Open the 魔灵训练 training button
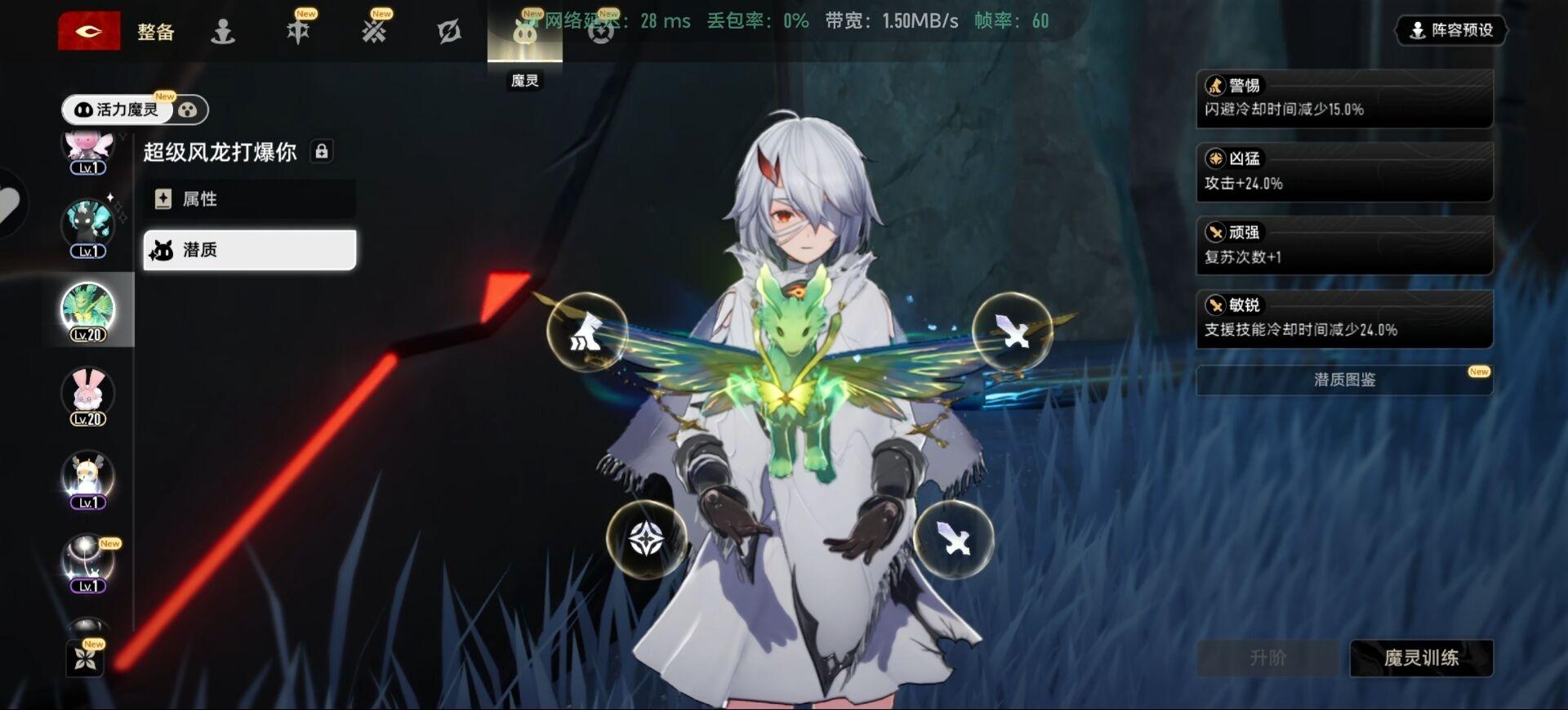The width and height of the screenshot is (1568, 710). 1421,658
